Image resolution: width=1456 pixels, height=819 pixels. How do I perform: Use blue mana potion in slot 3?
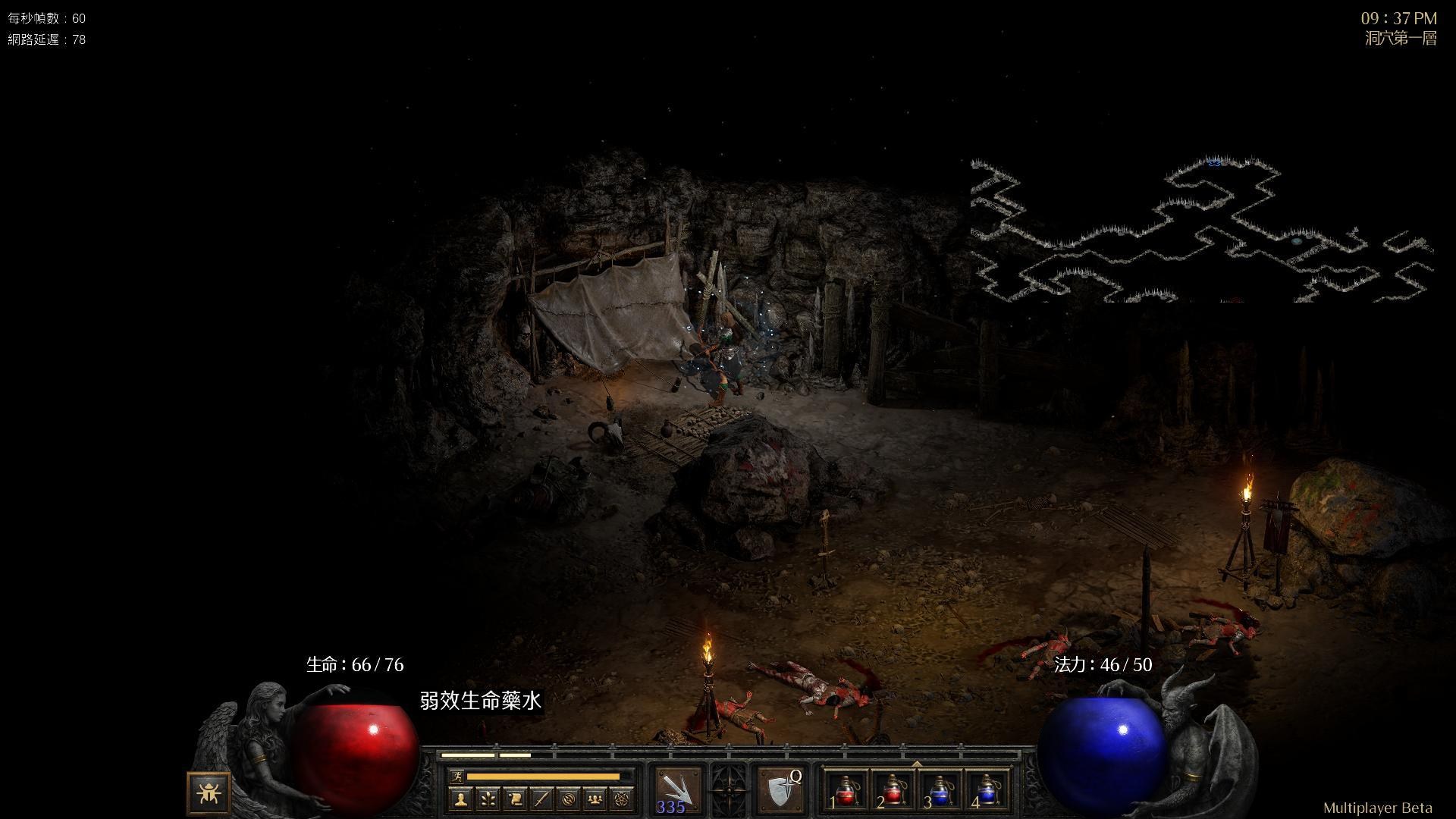pyautogui.click(x=940, y=790)
